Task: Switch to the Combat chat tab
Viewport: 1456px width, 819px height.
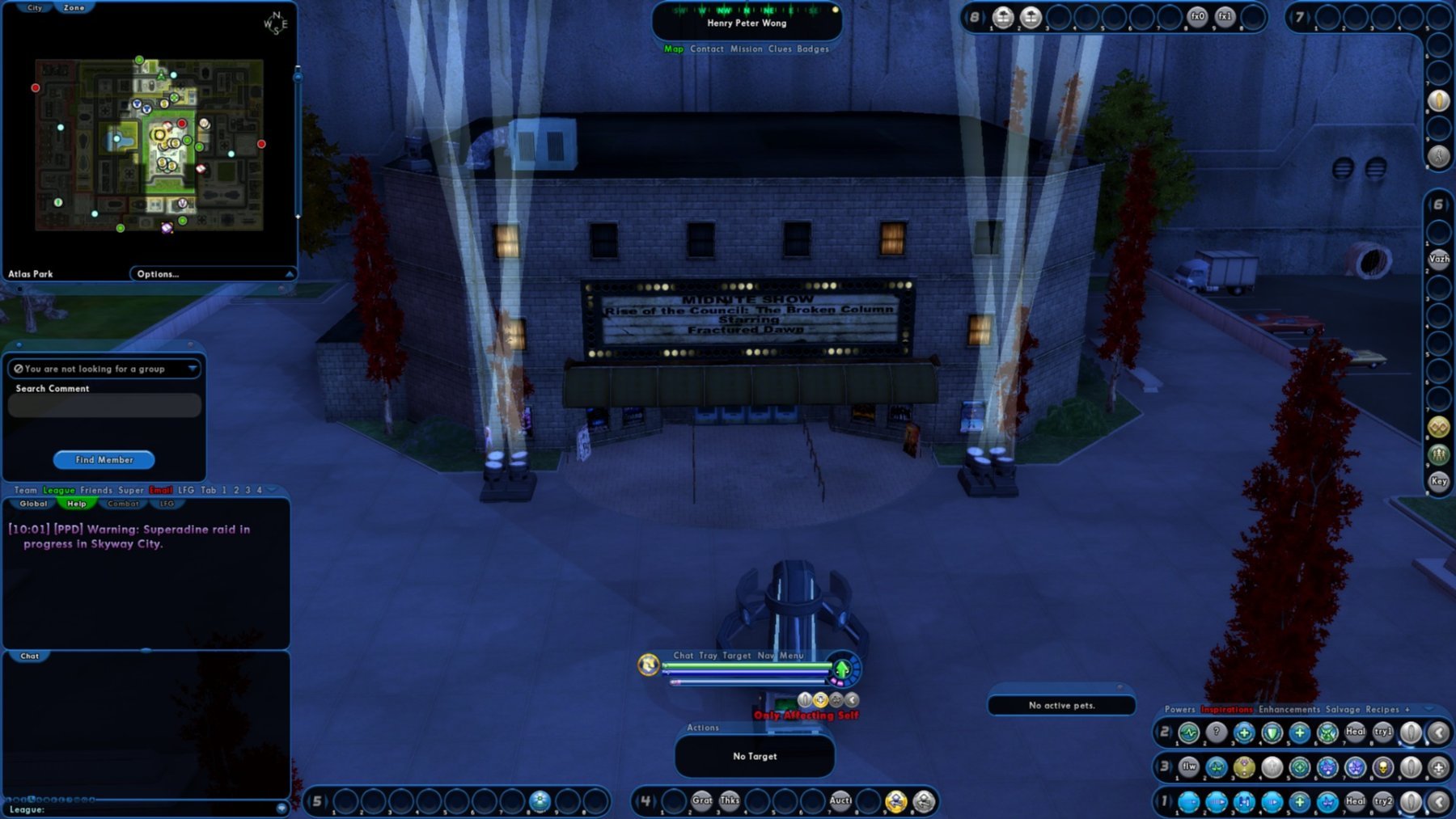Action: [x=123, y=504]
